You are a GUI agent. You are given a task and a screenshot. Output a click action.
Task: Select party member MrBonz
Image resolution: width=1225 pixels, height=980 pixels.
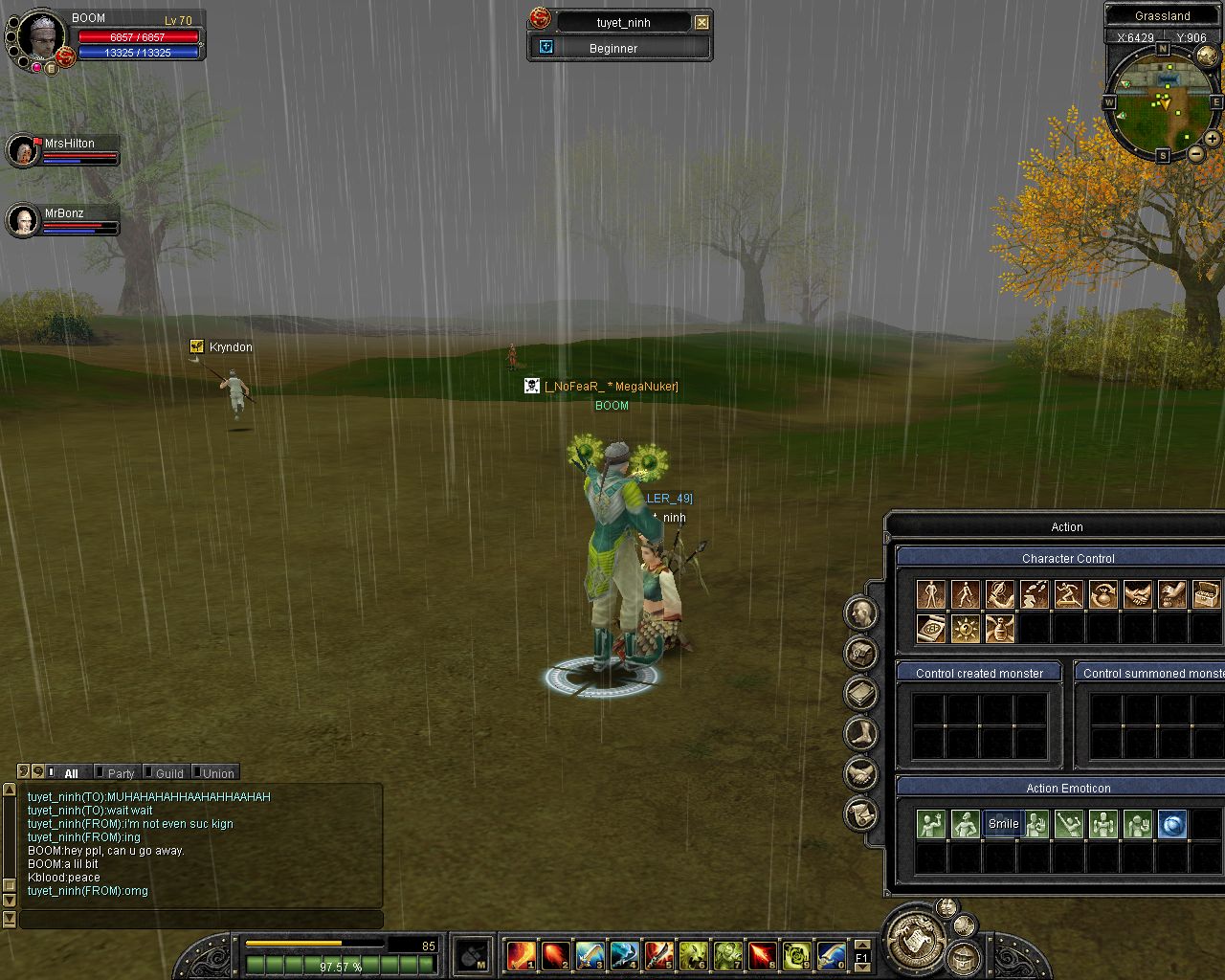click(x=23, y=220)
